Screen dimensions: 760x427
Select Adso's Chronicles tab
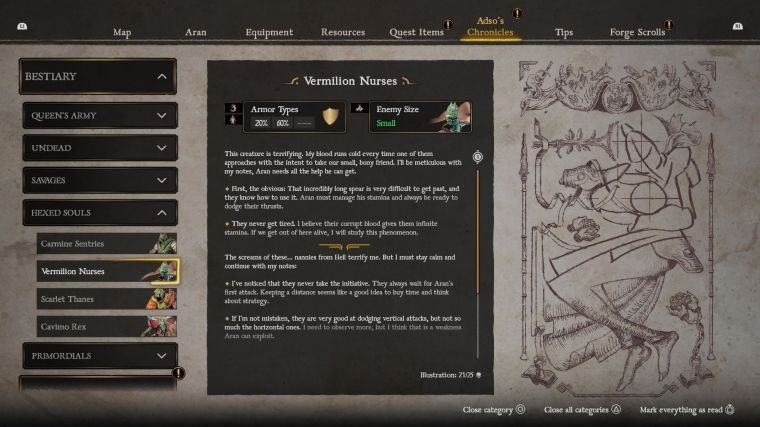point(490,27)
